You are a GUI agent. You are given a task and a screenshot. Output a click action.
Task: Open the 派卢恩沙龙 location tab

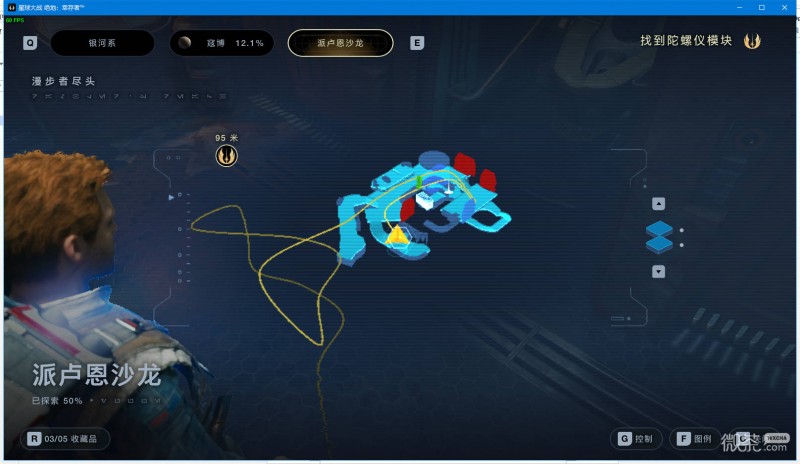coord(340,43)
